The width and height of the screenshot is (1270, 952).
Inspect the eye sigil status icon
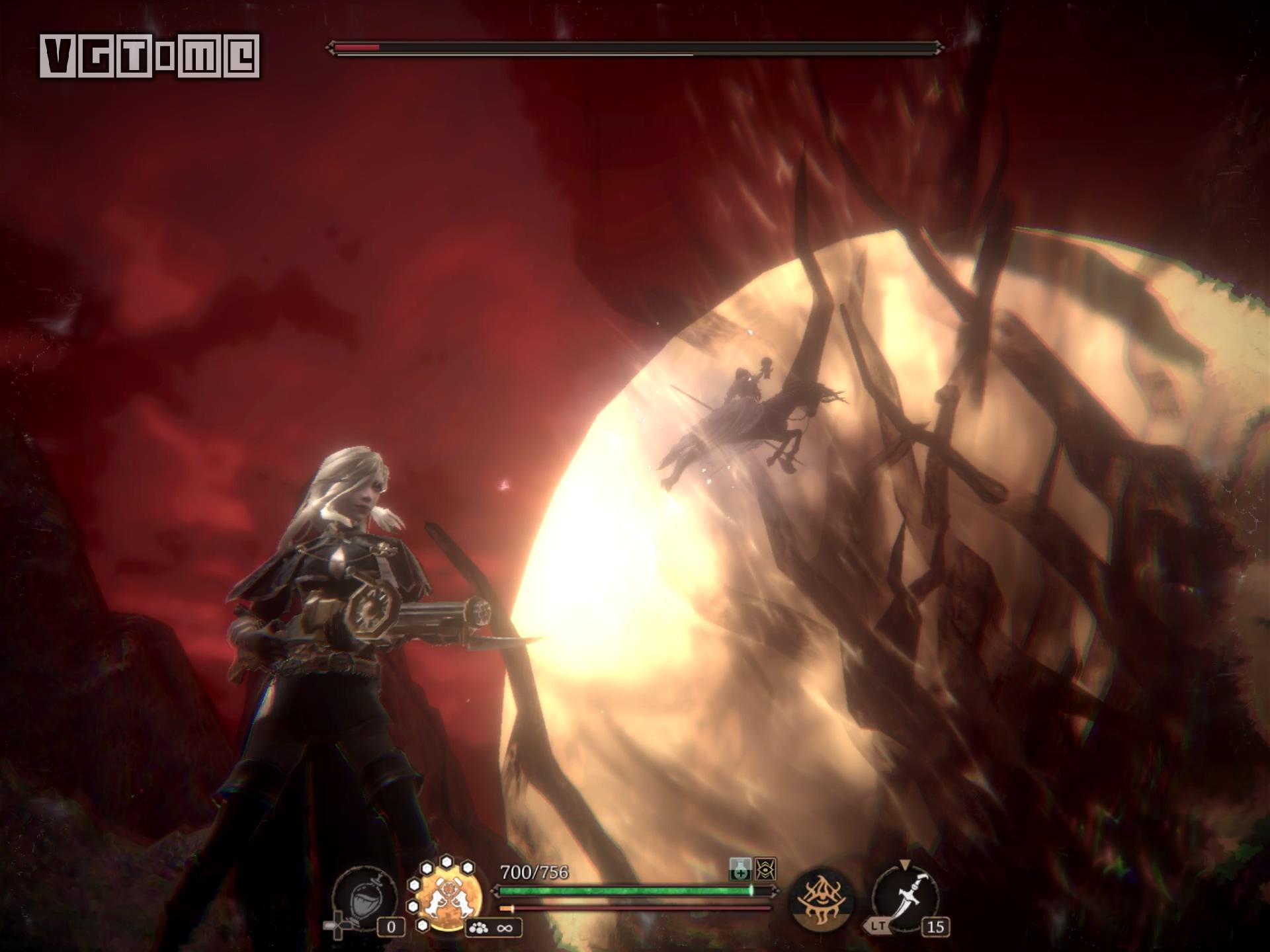766,869
